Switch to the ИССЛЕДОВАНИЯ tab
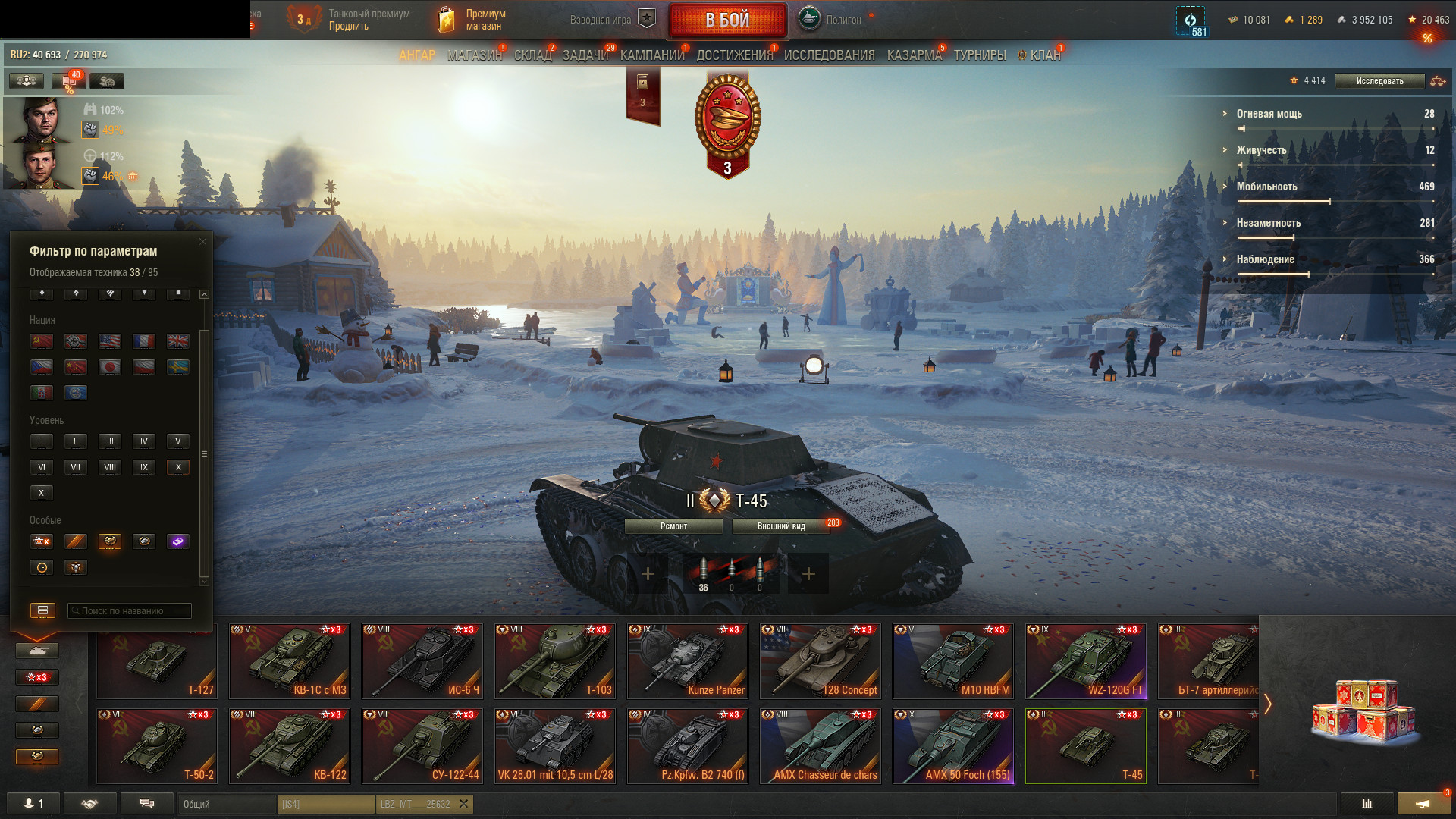 pyautogui.click(x=829, y=55)
